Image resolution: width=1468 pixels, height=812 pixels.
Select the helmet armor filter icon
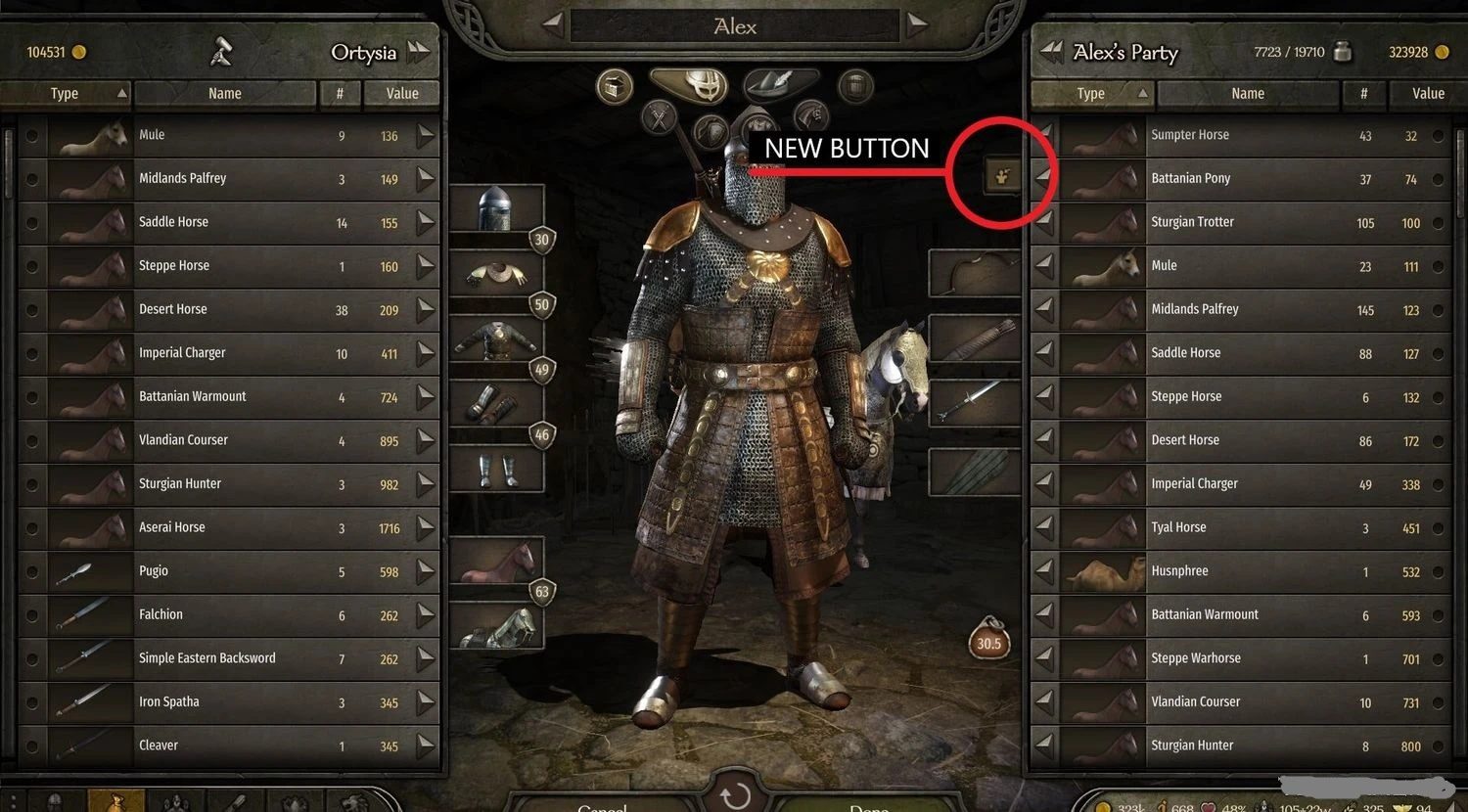(698, 88)
